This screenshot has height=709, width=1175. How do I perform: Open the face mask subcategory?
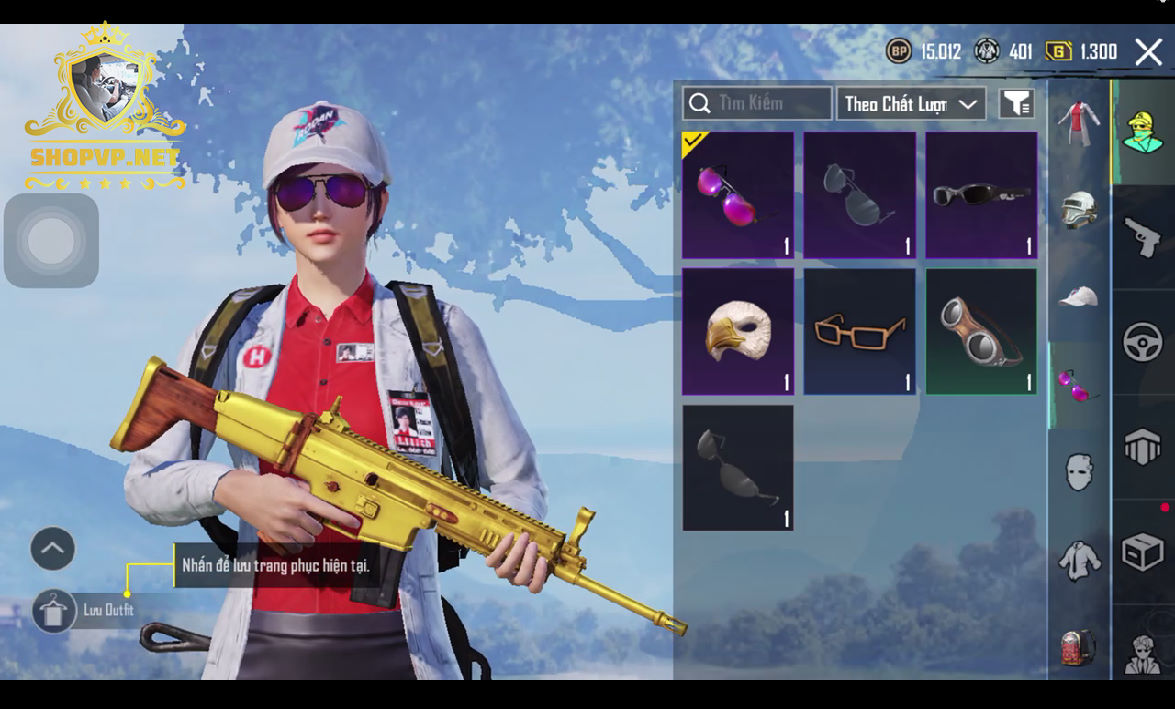coord(1079,471)
